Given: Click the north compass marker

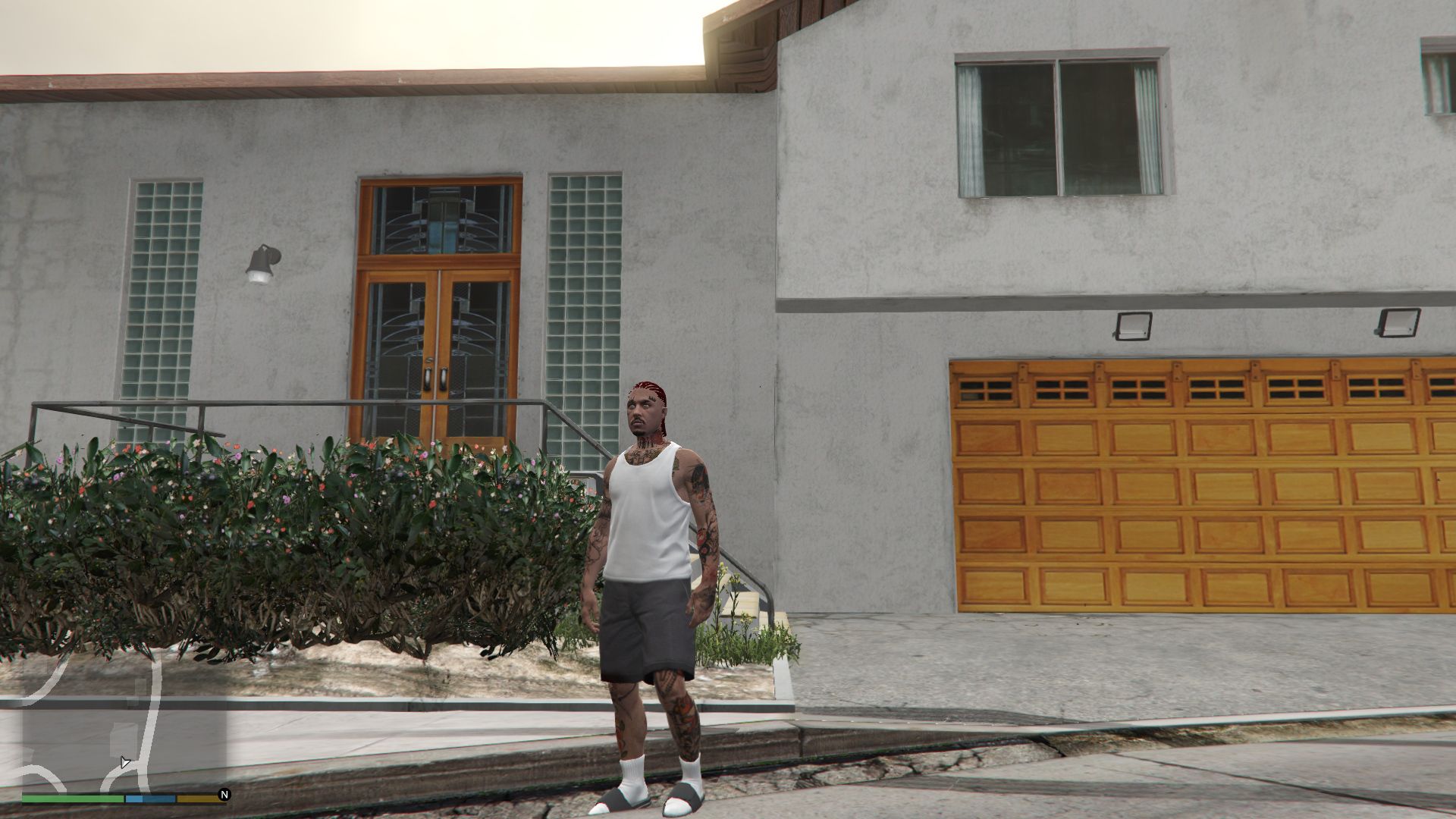Looking at the screenshot, I should pyautogui.click(x=224, y=795).
